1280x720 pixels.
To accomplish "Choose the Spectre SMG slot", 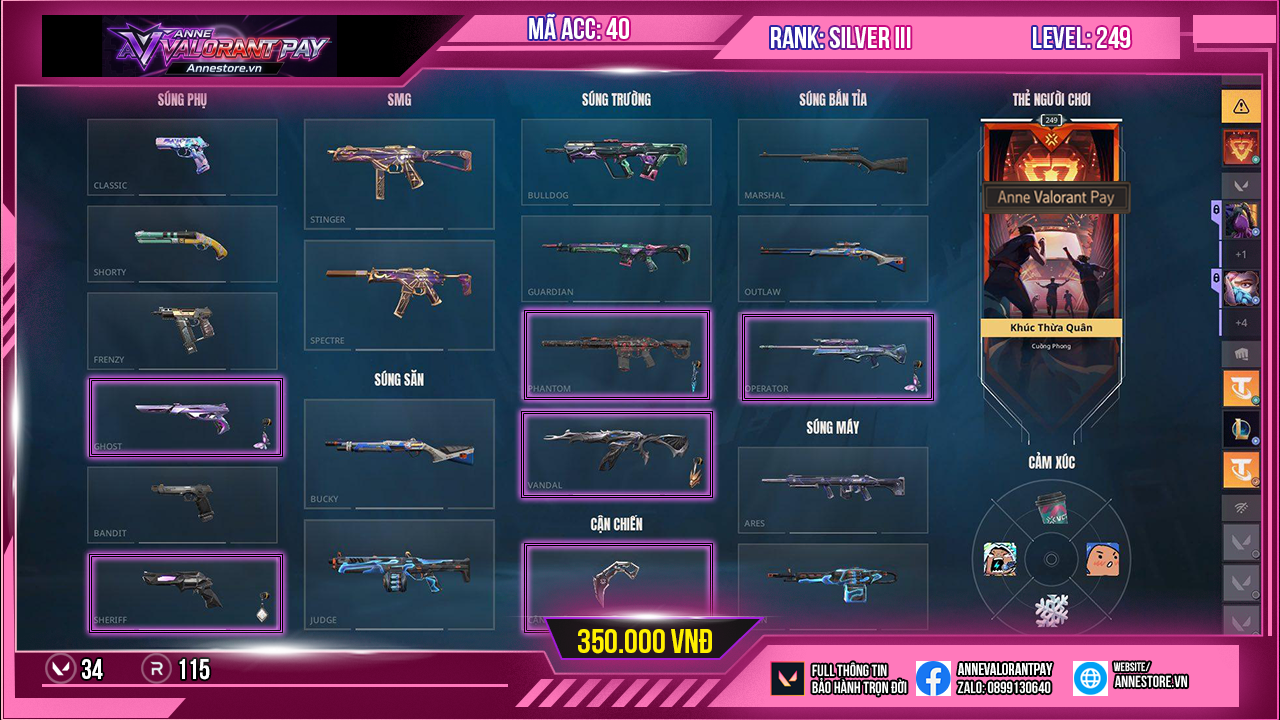I will 399,294.
